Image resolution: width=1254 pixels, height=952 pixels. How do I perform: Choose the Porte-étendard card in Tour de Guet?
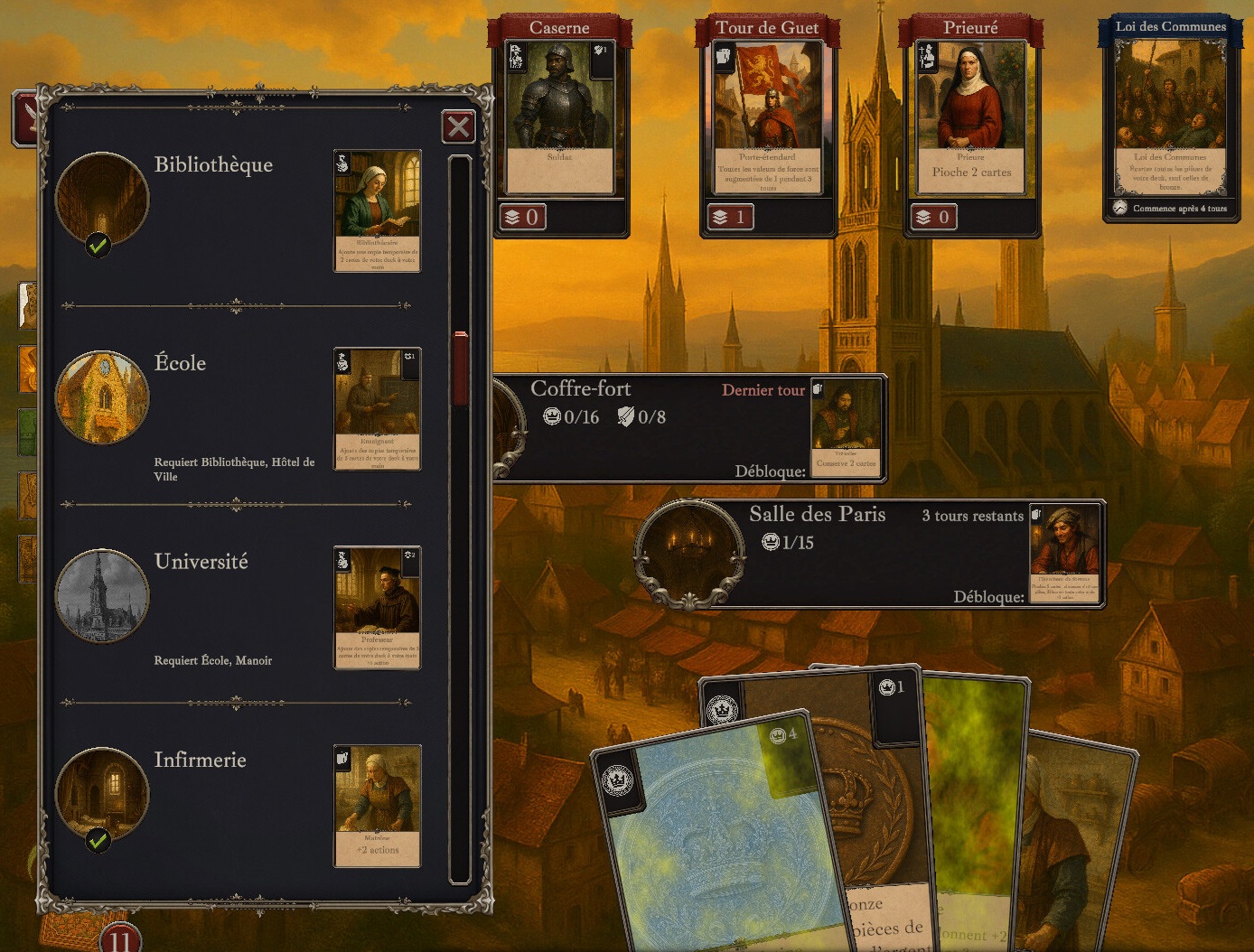[x=768, y=117]
